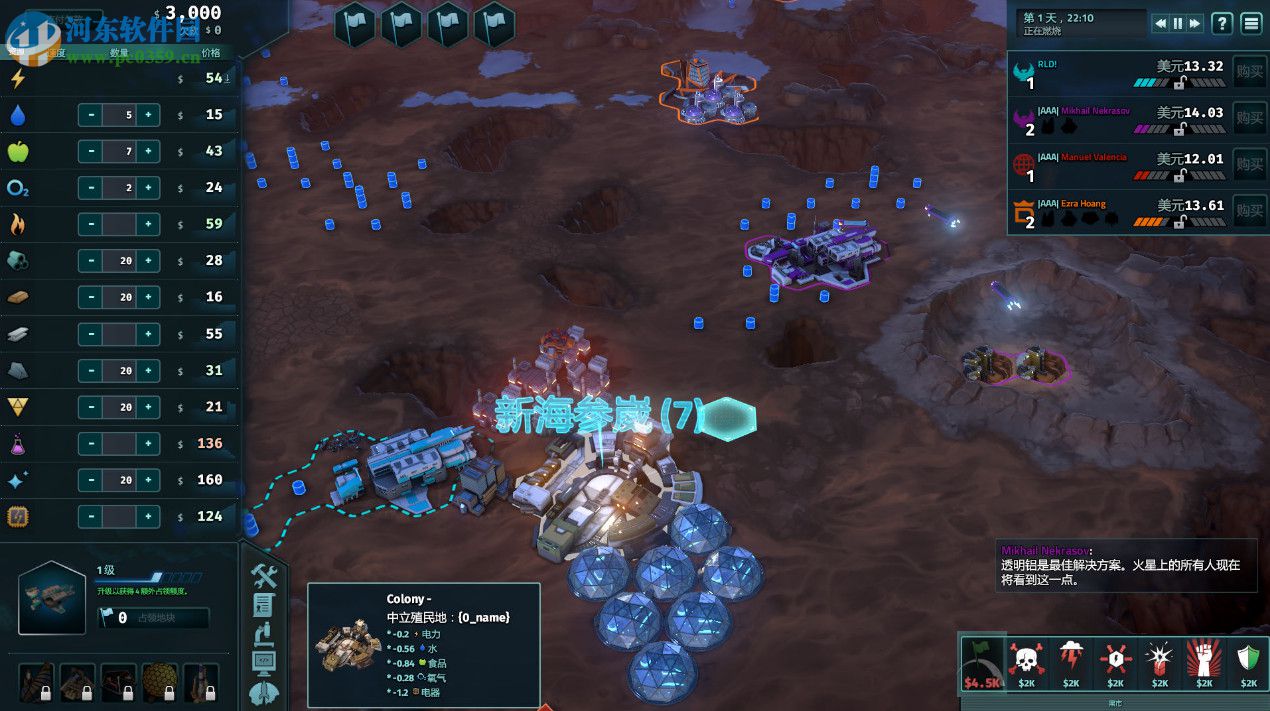The height and width of the screenshot is (711, 1270).
Task: Pause the game with the pause button
Action: pos(1177,23)
